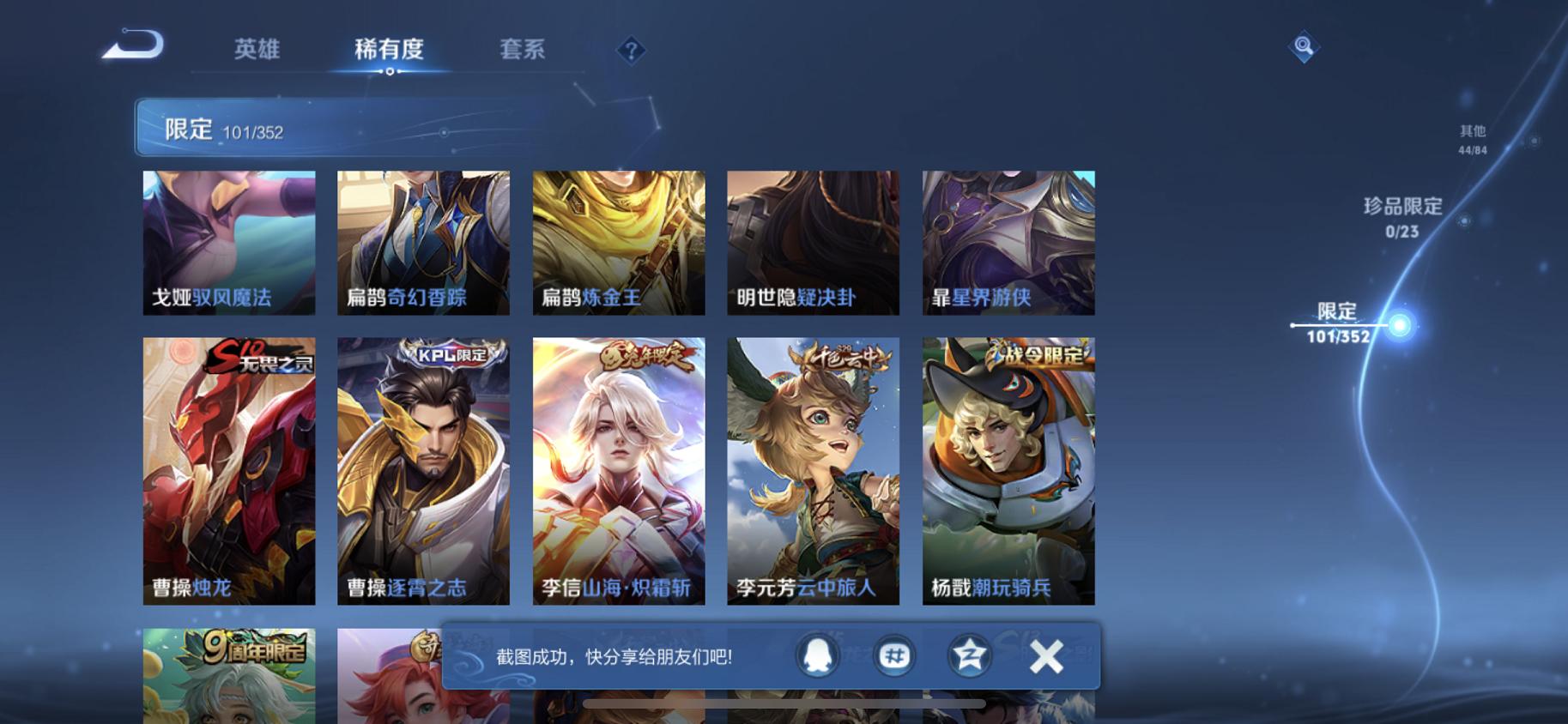The height and width of the screenshot is (724, 1568).
Task: Click the 李元芳云中旅人 skin card
Action: coord(814,472)
